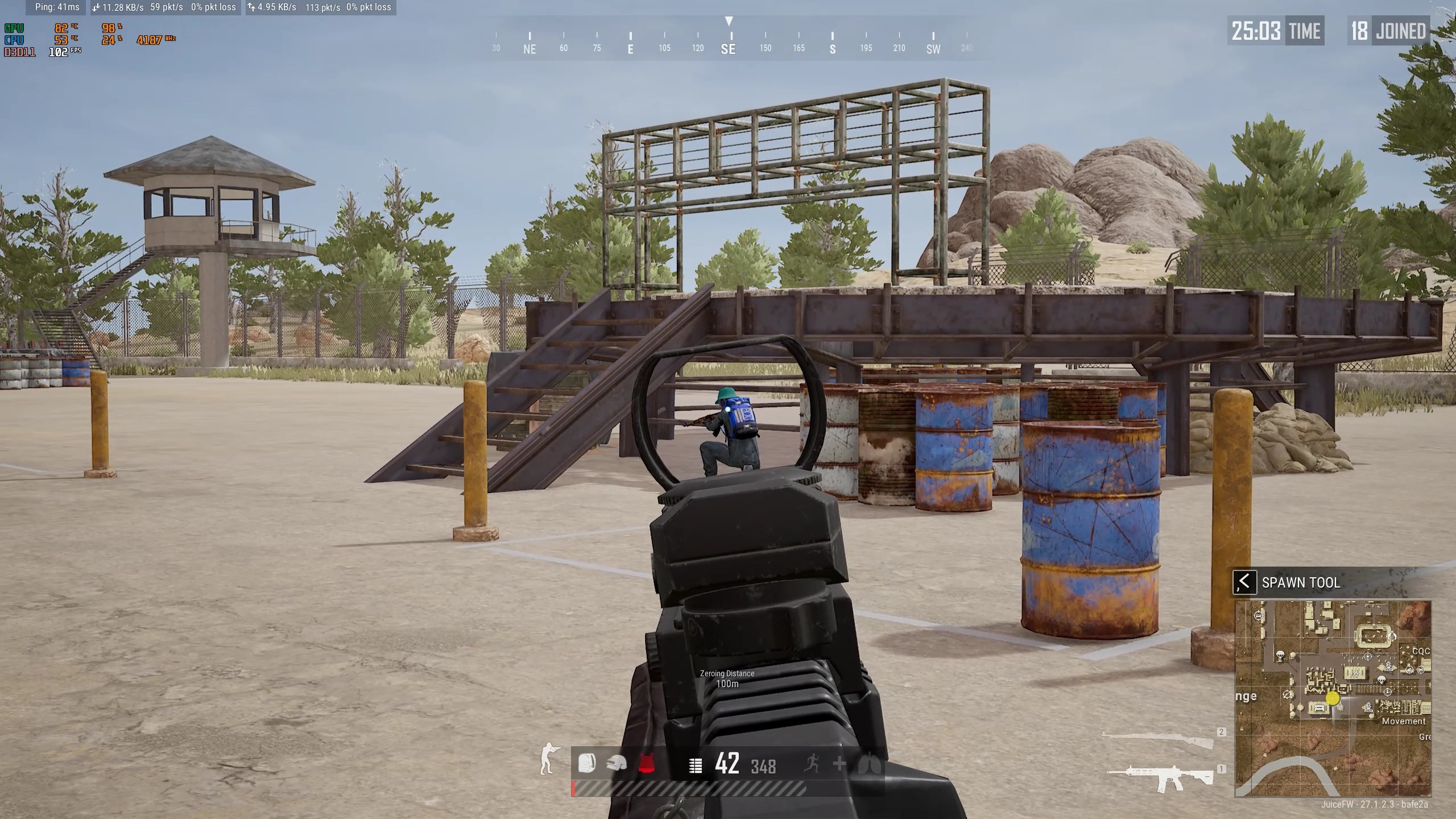Toggle the D3D11 FPS overlay readout
This screenshot has height=819, width=1456.
(43, 52)
